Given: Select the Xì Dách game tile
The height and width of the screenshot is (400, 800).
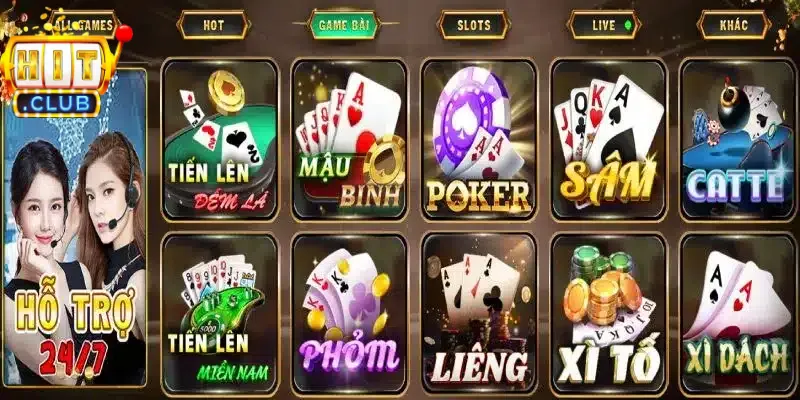Looking at the screenshot, I should pos(737,313).
